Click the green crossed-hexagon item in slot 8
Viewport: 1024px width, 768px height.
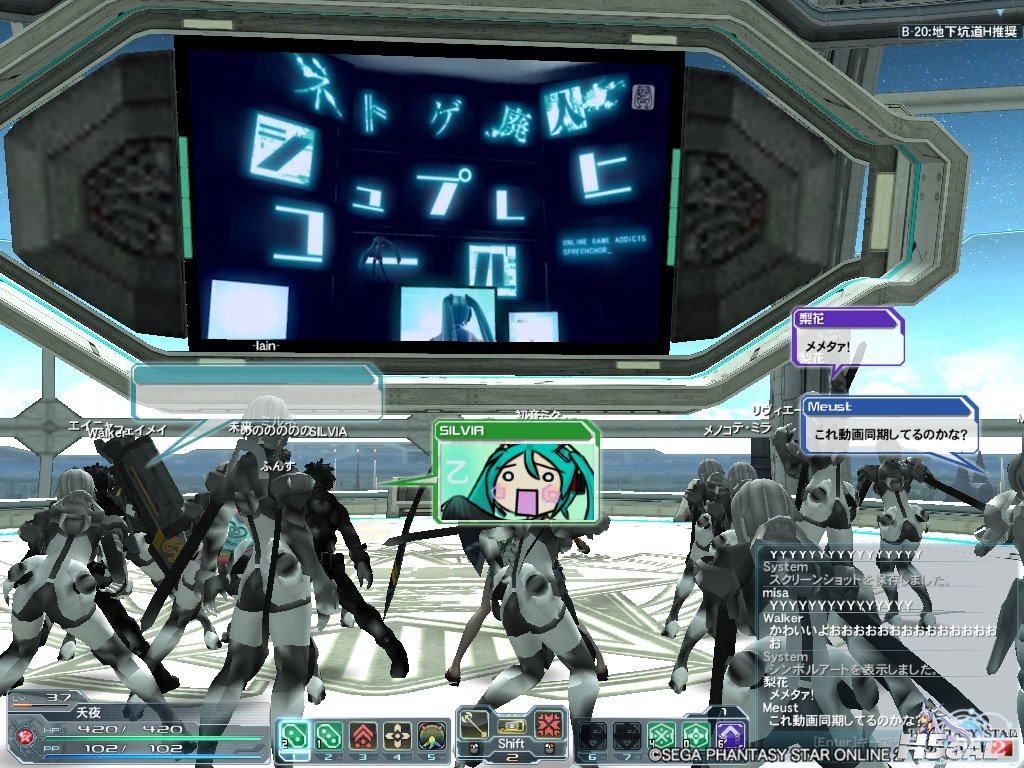pyautogui.click(x=661, y=736)
